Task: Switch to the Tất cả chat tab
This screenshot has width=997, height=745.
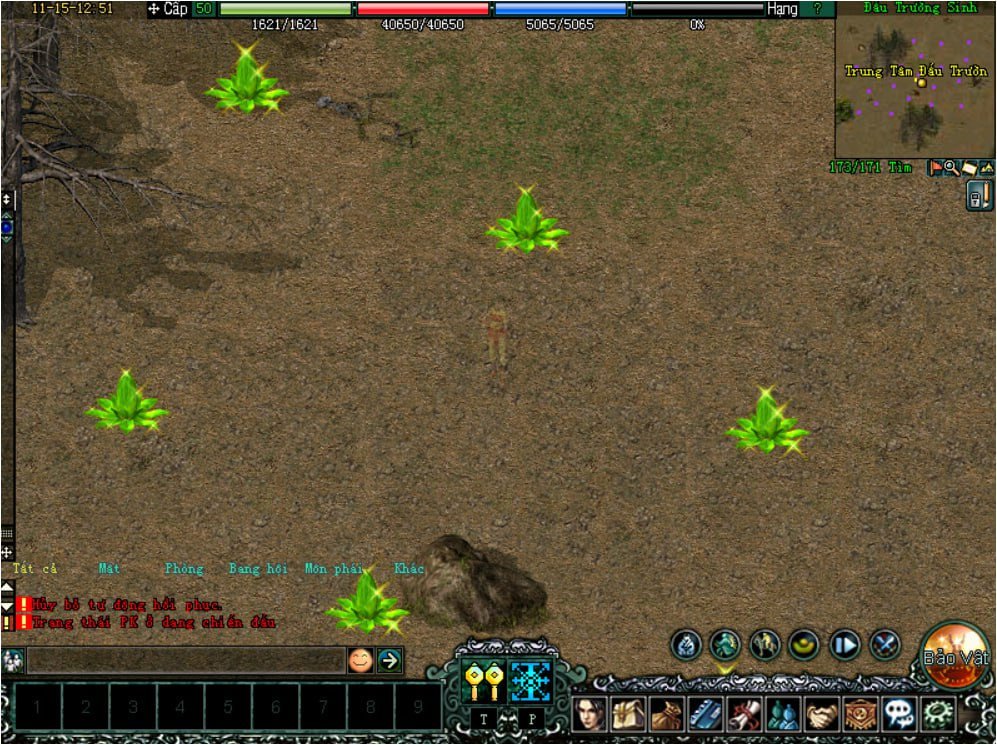Action: click(35, 569)
